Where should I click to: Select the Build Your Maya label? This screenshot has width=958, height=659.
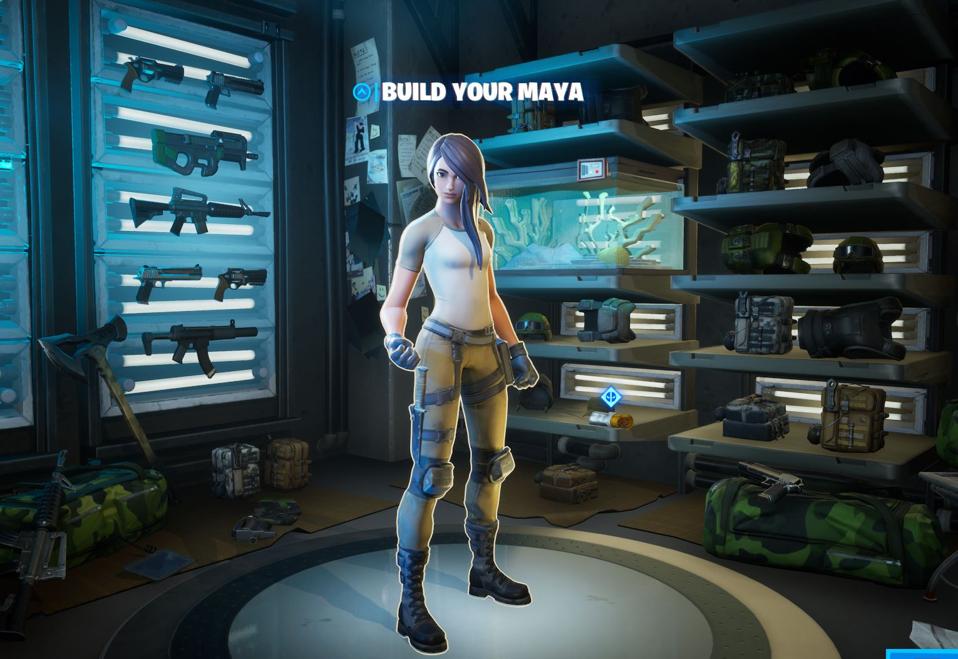(482, 92)
